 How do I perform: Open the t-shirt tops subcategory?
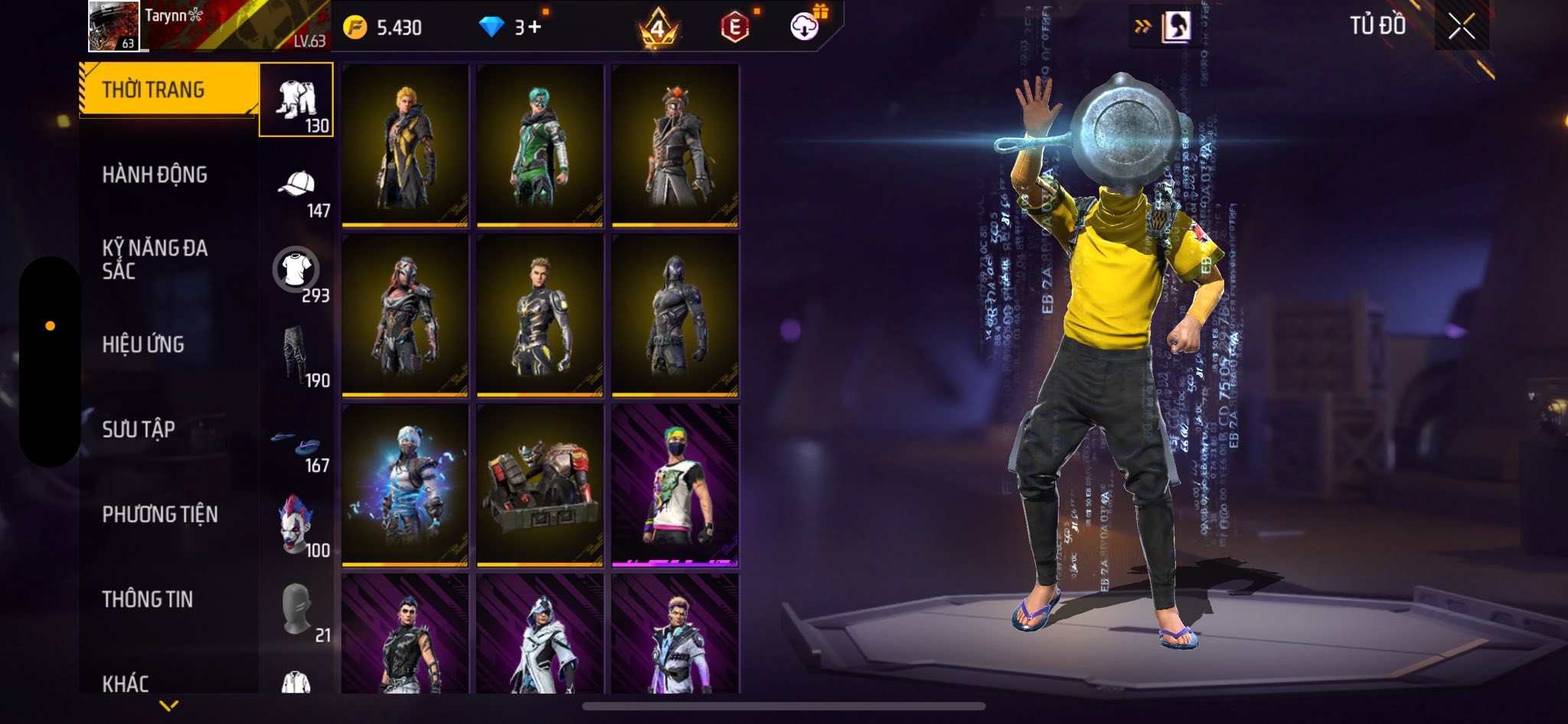point(296,271)
